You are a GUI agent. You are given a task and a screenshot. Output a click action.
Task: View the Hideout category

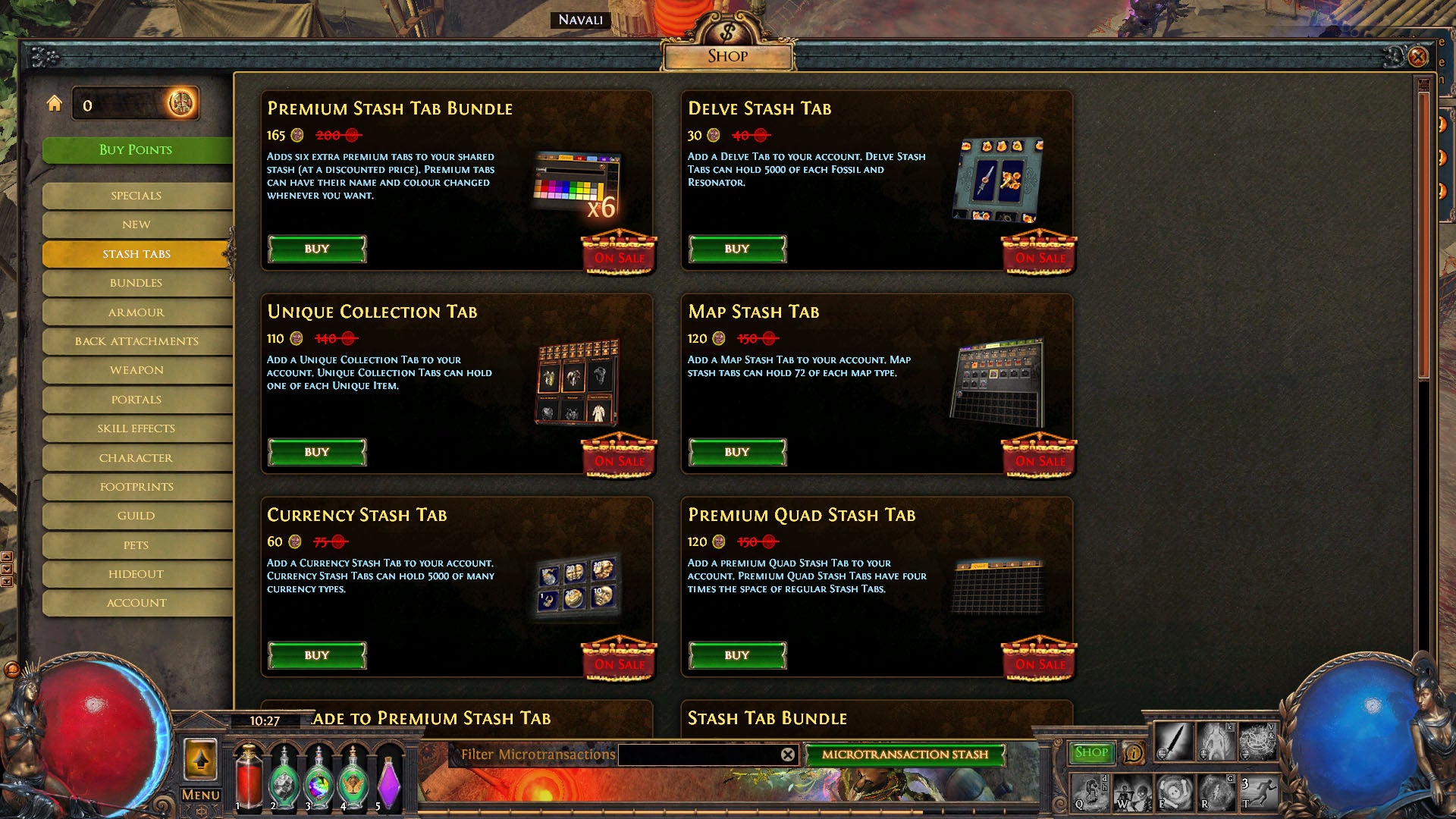point(136,574)
